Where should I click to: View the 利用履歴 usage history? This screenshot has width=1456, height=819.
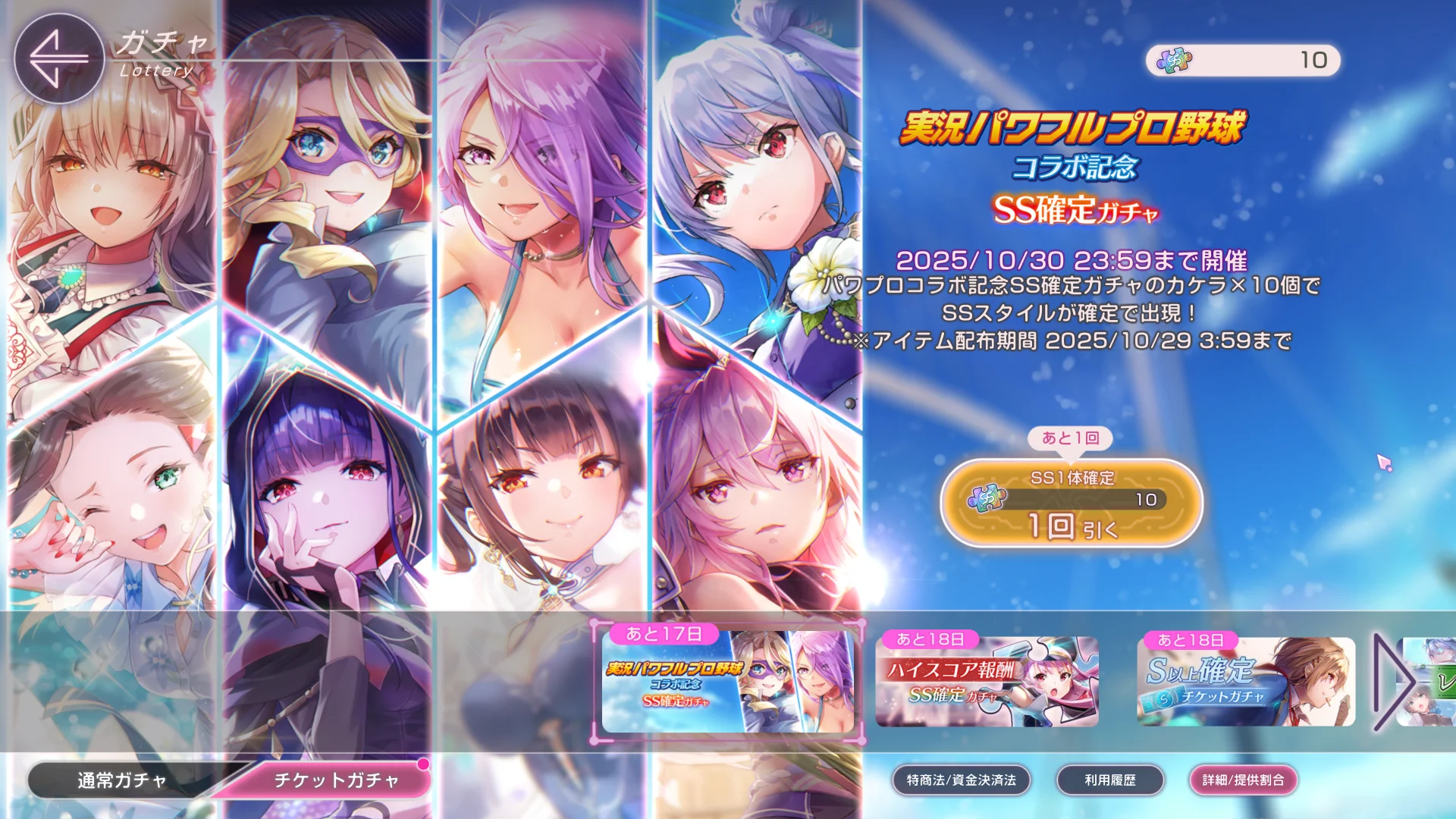(1109, 780)
